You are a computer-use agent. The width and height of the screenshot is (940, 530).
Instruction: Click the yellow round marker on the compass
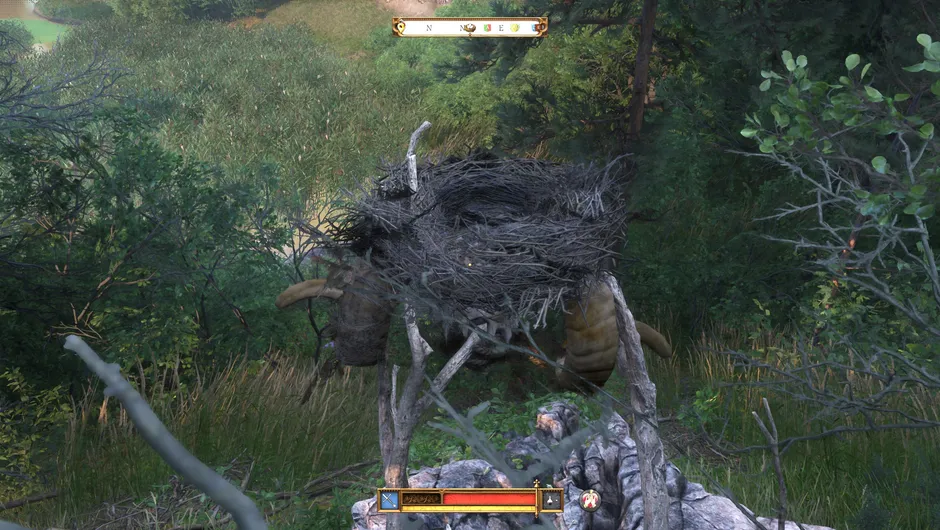tap(515, 28)
